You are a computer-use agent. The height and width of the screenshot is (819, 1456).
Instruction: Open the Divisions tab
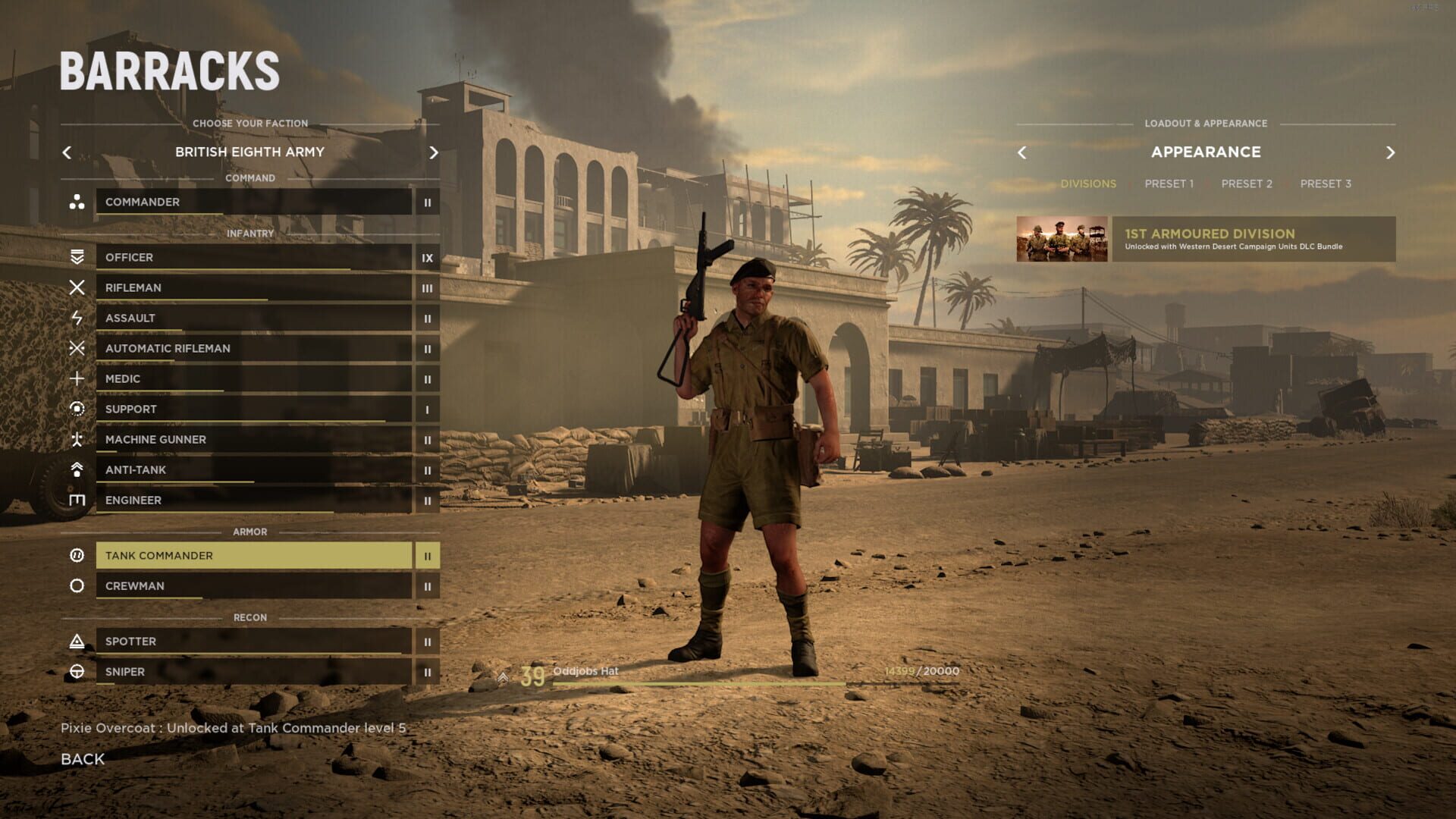pyautogui.click(x=1090, y=184)
